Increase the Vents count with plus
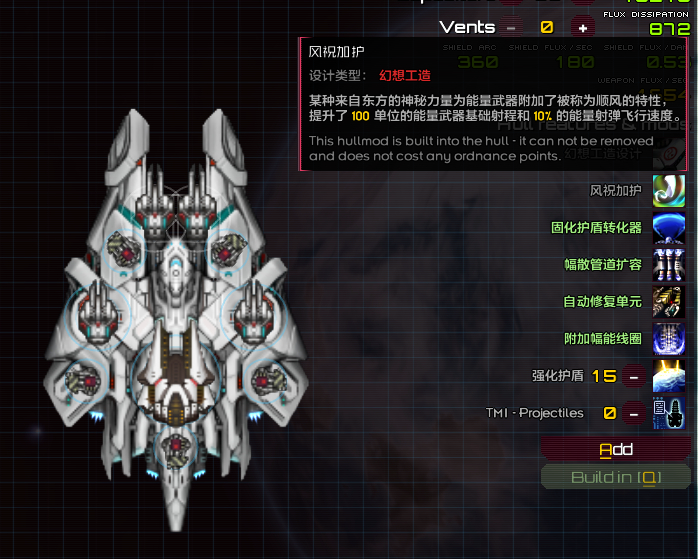This screenshot has height=559, width=698. click(581, 28)
